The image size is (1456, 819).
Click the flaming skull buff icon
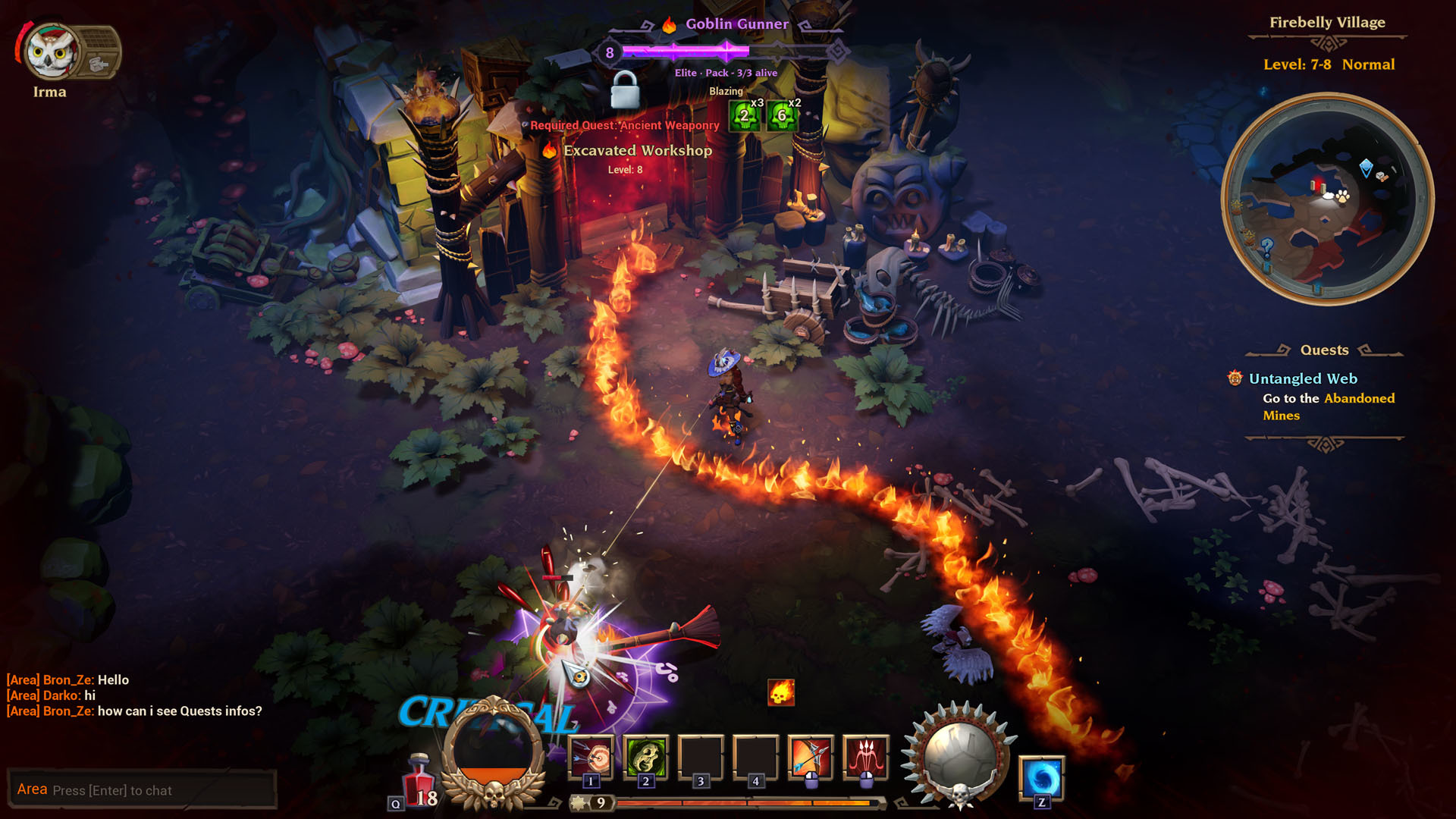(781, 692)
